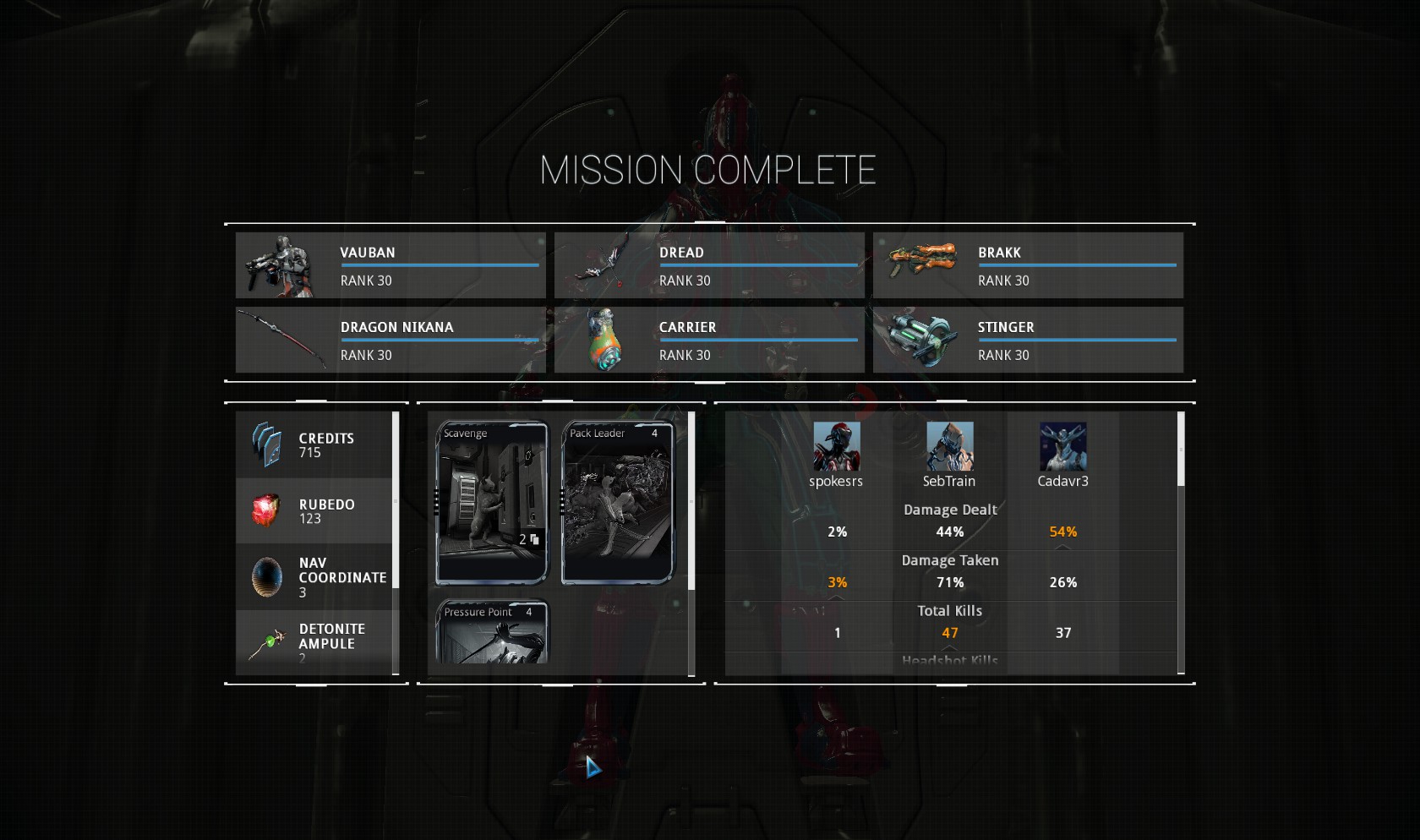Click the mod rewards scrollbar
Image resolution: width=1420 pixels, height=840 pixels.
pos(691,500)
